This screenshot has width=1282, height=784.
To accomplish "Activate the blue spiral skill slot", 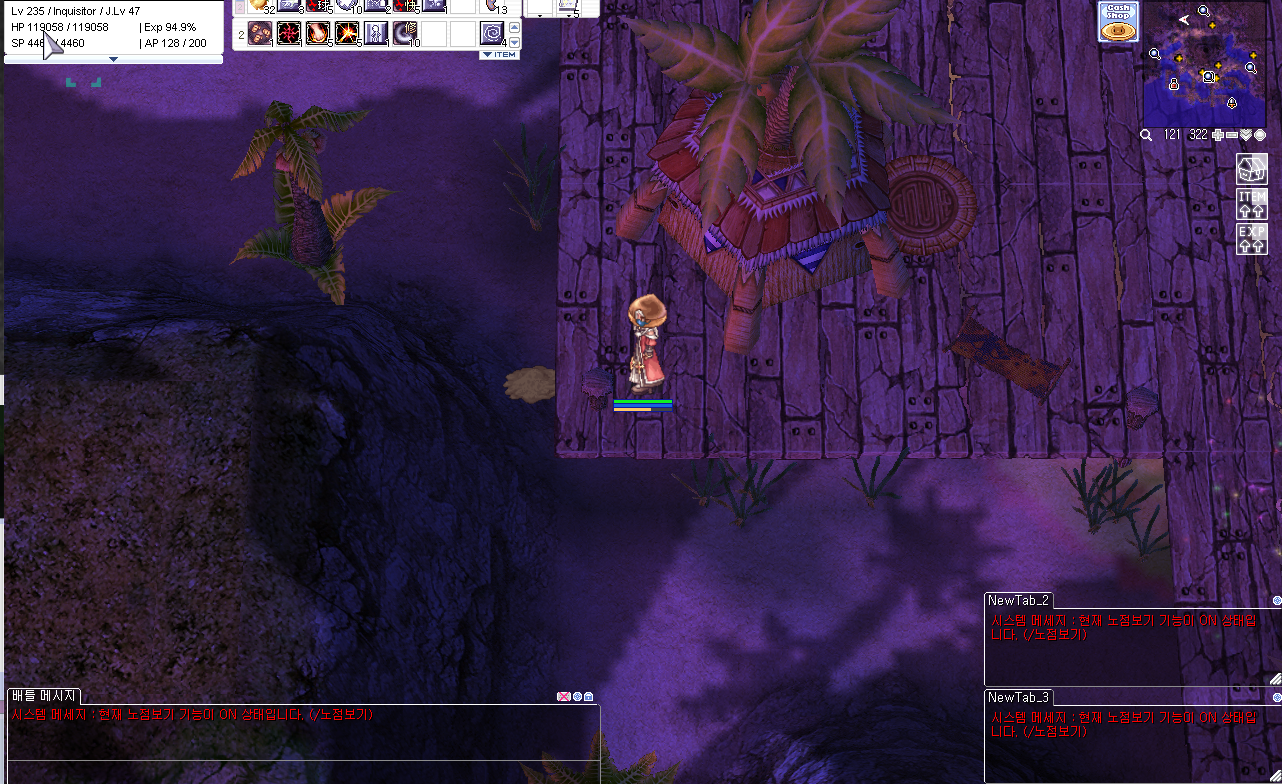I will pyautogui.click(x=491, y=34).
